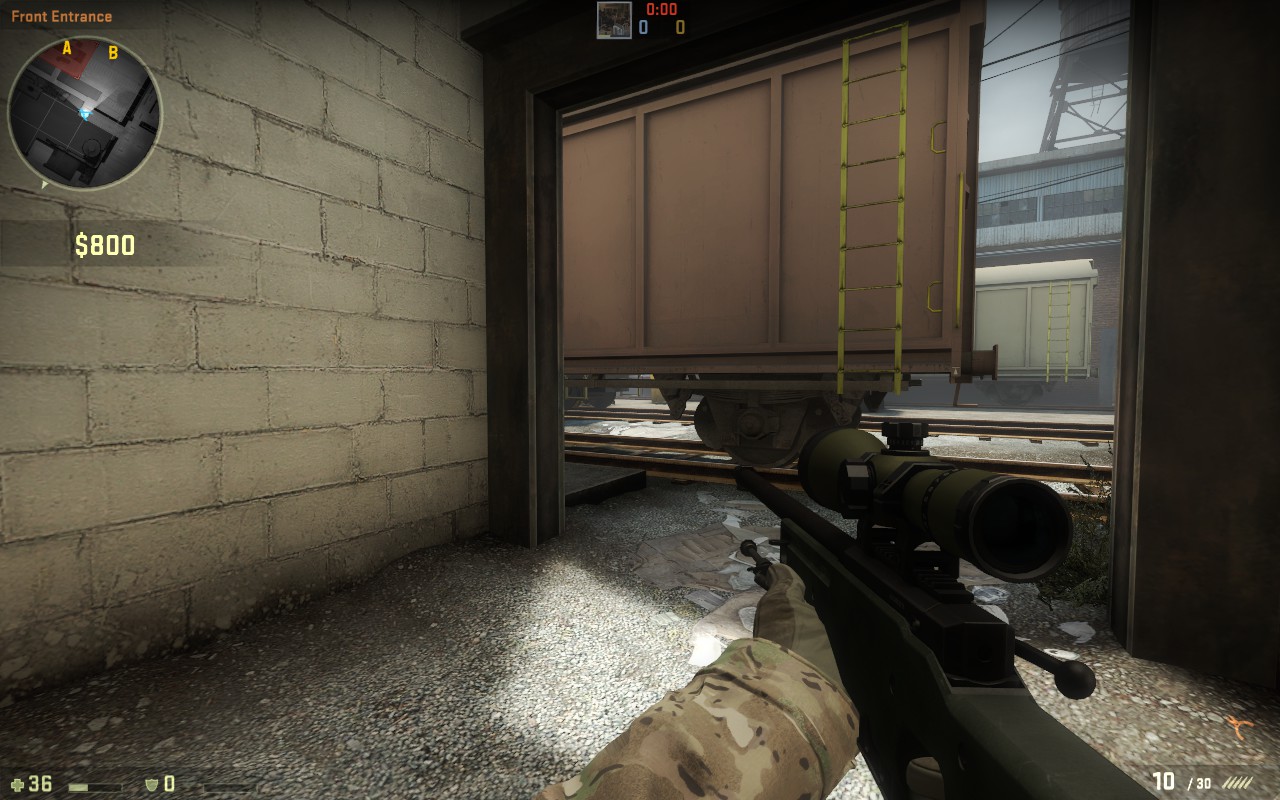This screenshot has height=800, width=1280.
Task: Select bombsite B marker on radar
Action: pyautogui.click(x=113, y=52)
